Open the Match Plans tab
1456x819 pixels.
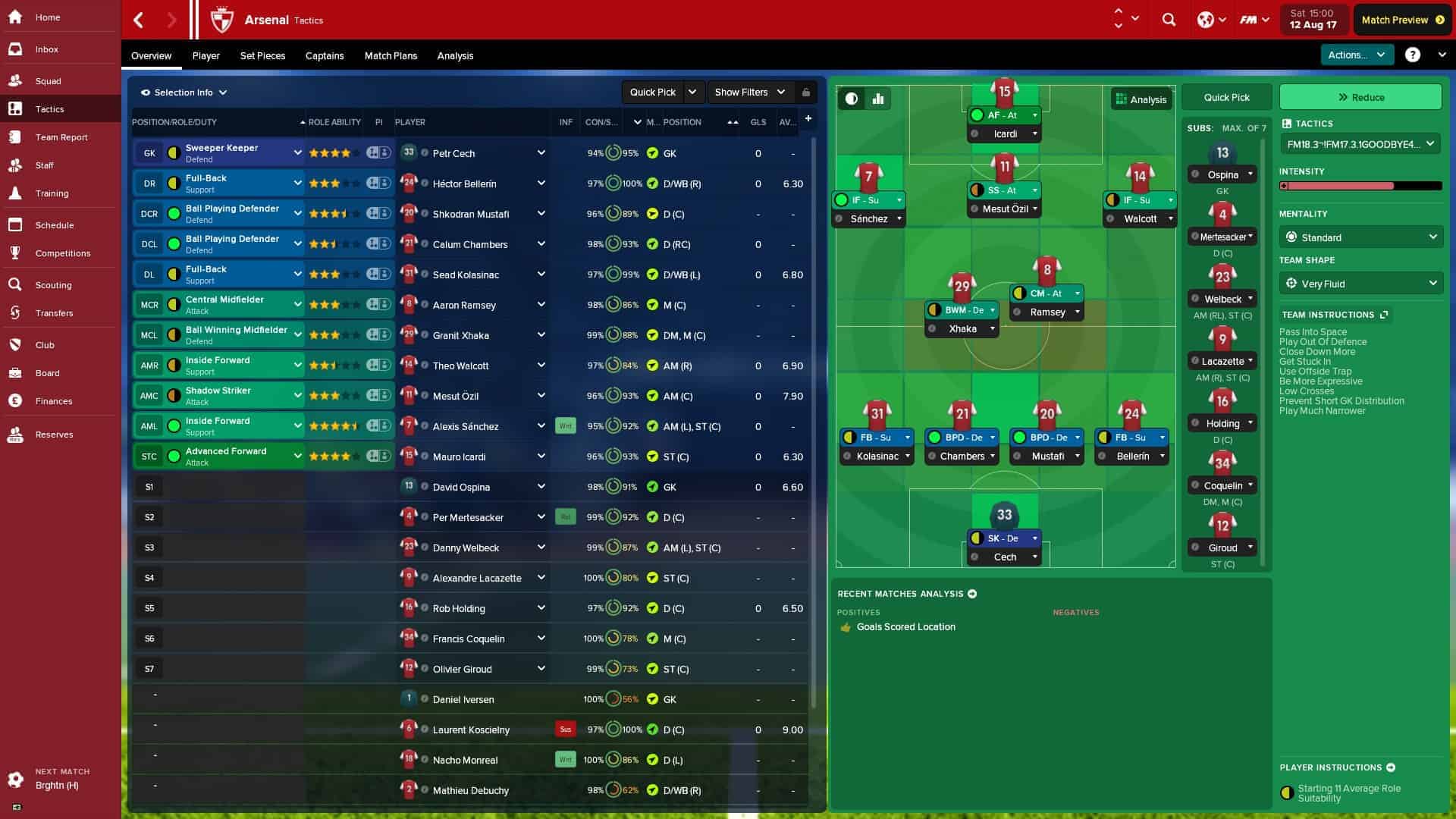point(391,56)
